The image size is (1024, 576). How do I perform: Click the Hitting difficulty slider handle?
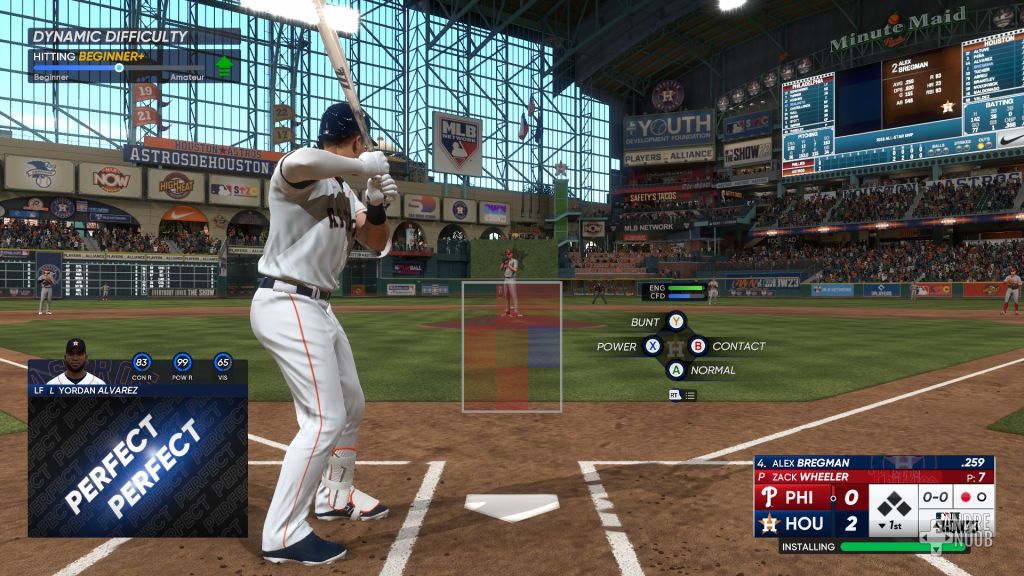pos(119,68)
